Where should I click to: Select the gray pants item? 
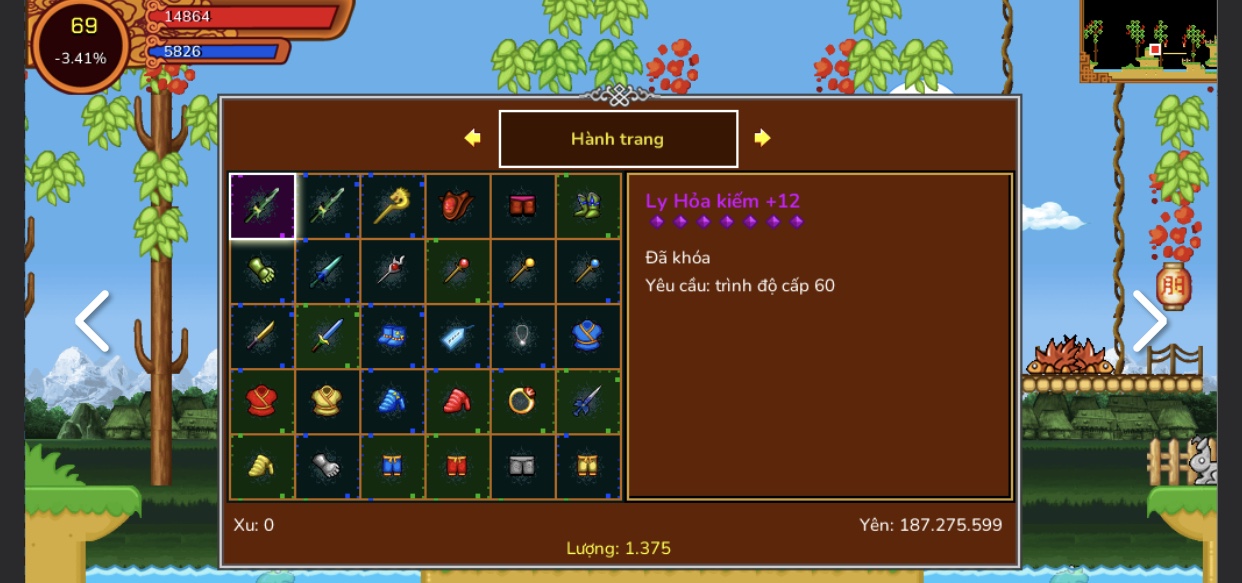[523, 466]
